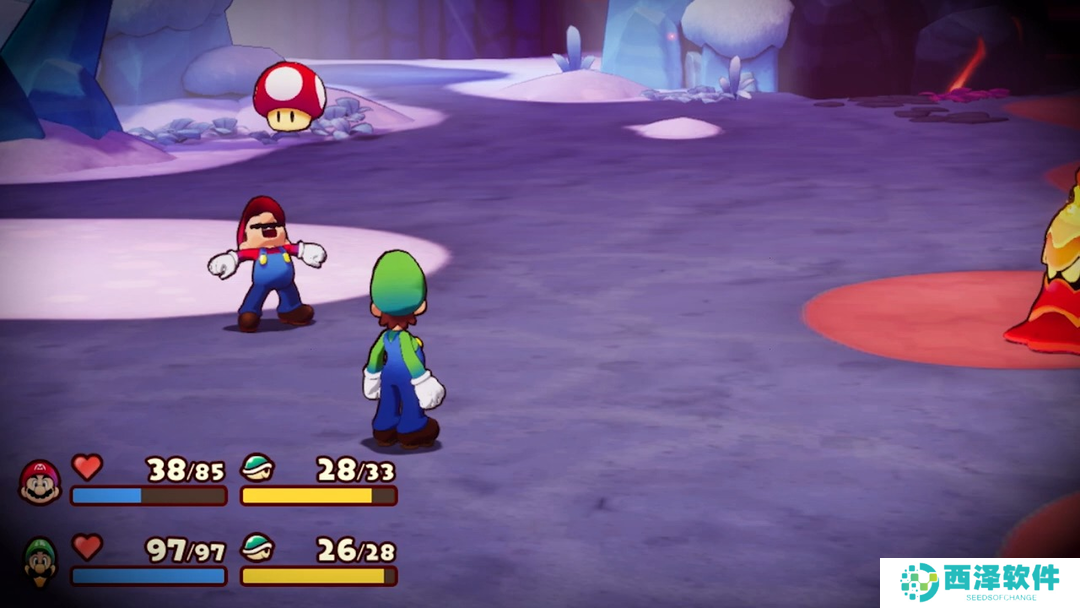Select Mario's portrait icon
Image resolution: width=1080 pixels, height=608 pixels.
40,482
